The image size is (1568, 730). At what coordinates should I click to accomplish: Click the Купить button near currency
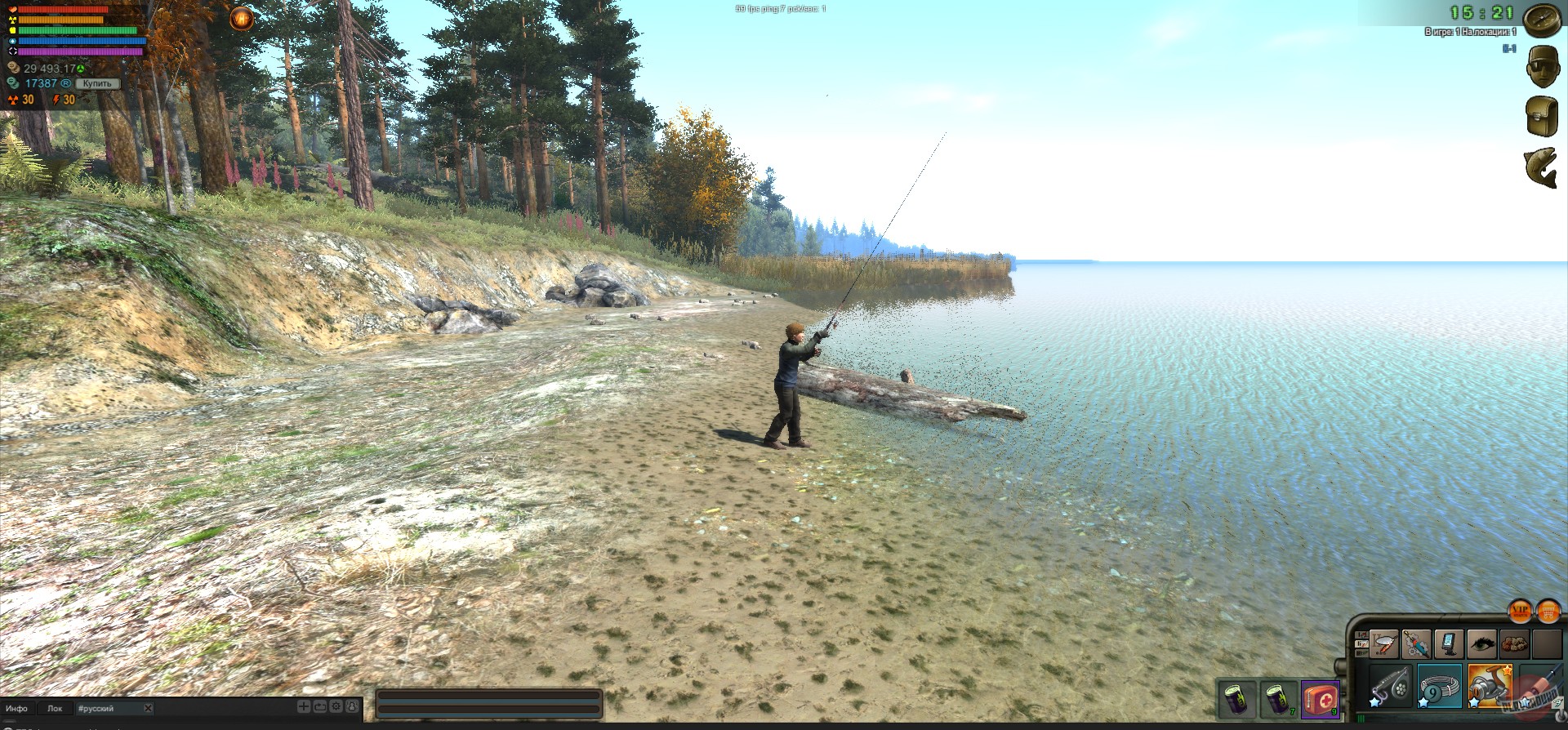[96, 83]
